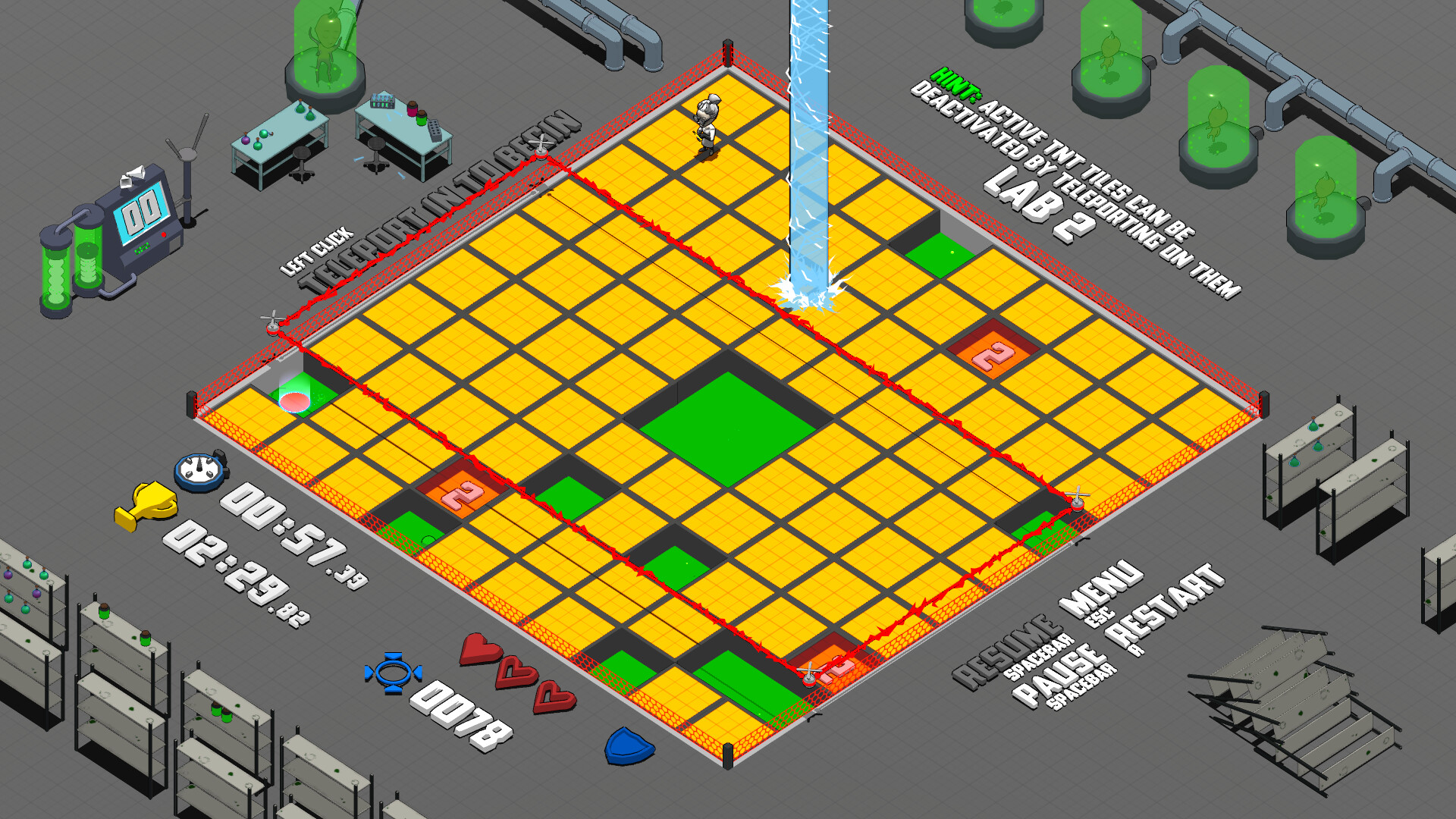Click the blue gem icon beside the 0078 counter
The image size is (1456, 819).
pyautogui.click(x=395, y=671)
